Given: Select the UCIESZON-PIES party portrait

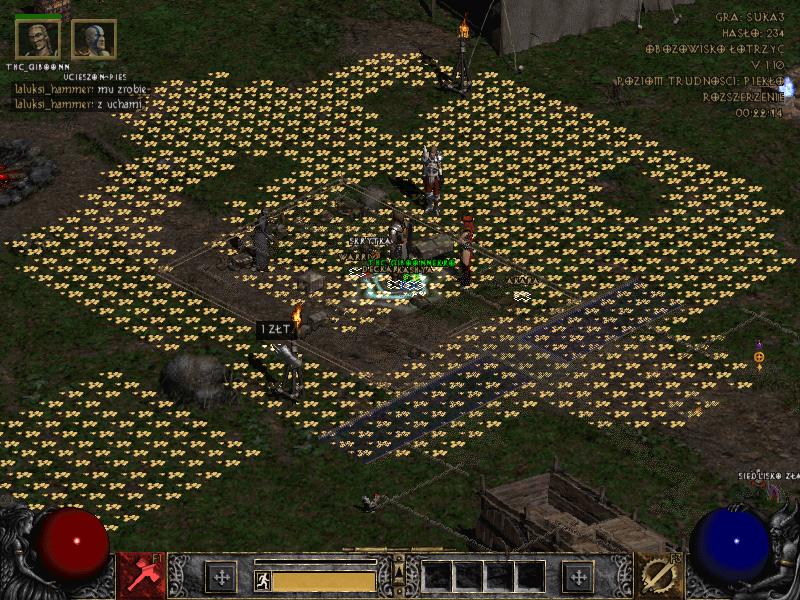Looking at the screenshot, I should (x=94, y=39).
